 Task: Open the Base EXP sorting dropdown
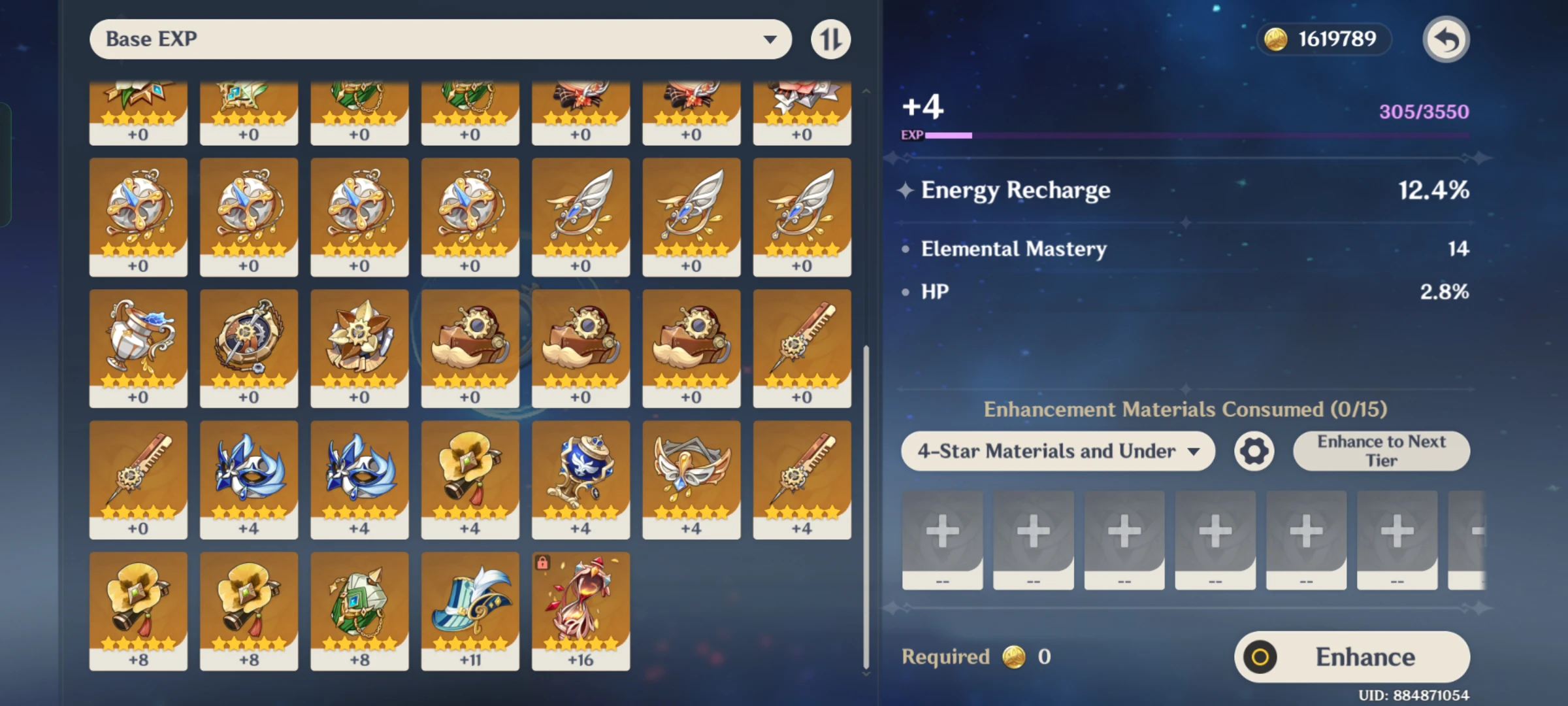(438, 39)
